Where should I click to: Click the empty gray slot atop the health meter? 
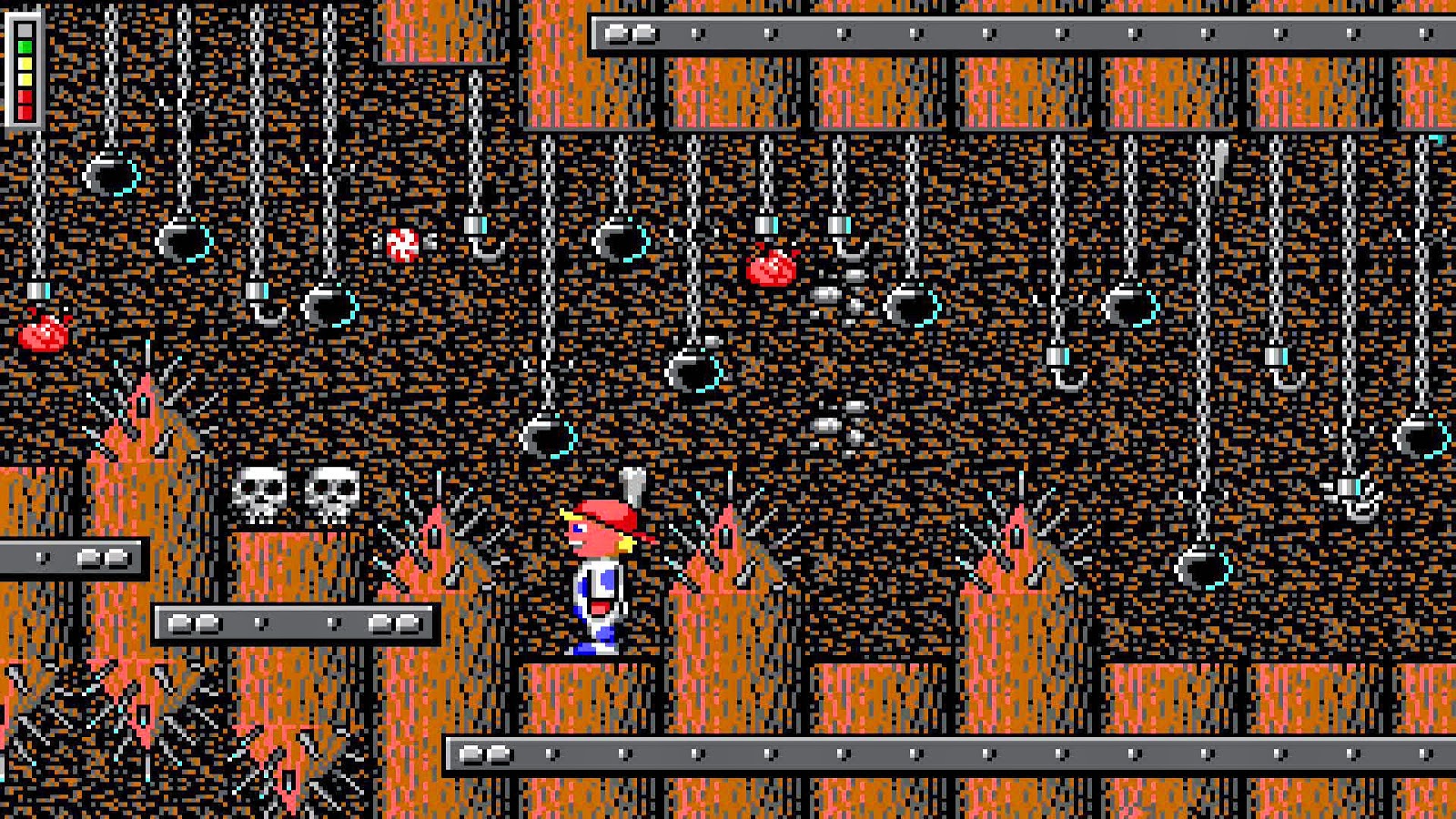[x=24, y=30]
